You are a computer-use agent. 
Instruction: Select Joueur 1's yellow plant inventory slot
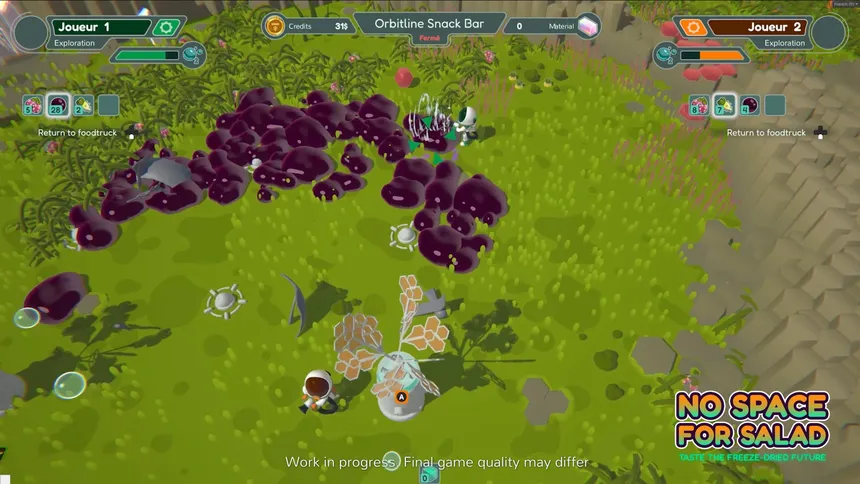83,105
